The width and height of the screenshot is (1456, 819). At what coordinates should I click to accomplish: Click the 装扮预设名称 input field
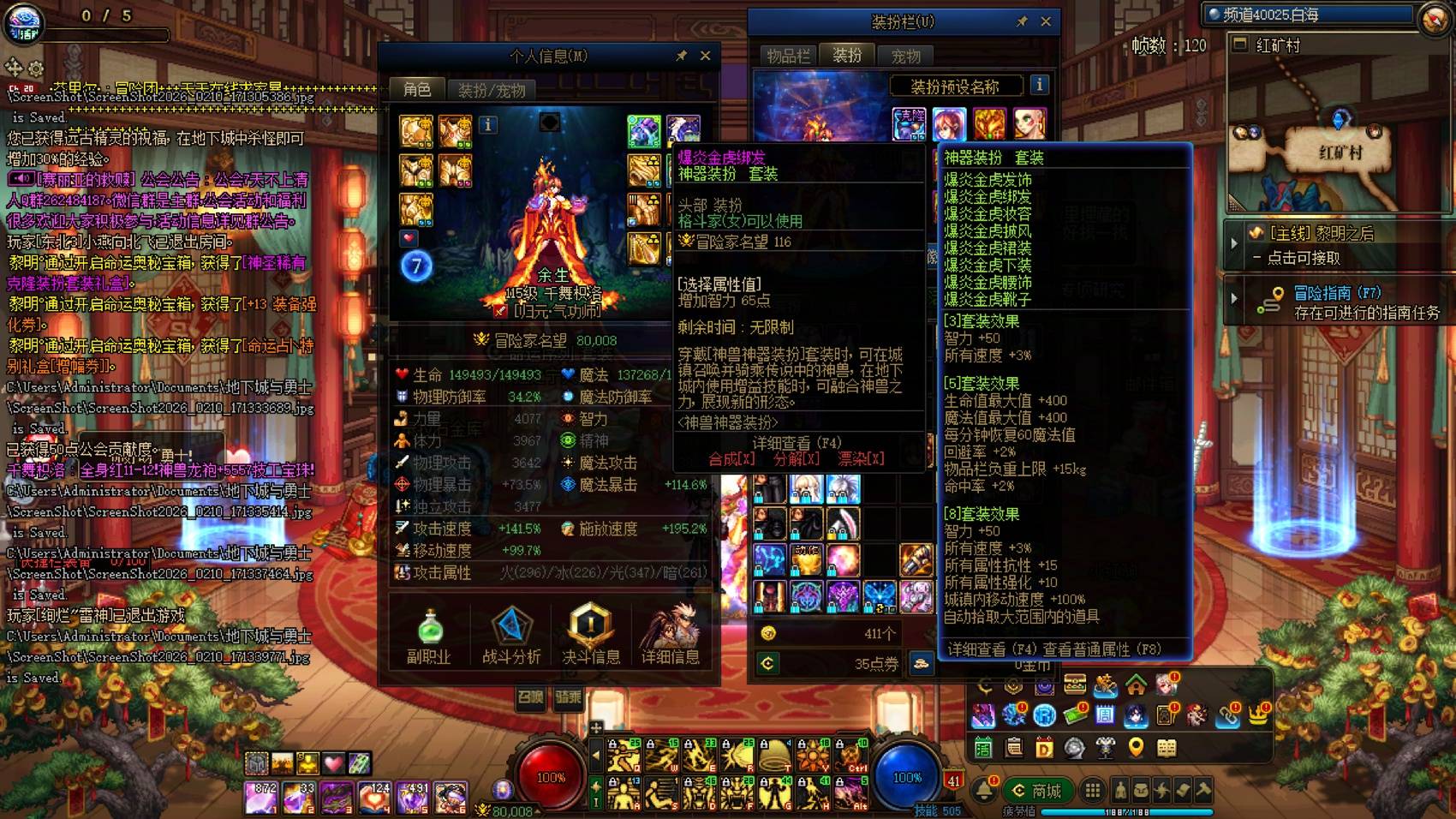click(x=958, y=85)
